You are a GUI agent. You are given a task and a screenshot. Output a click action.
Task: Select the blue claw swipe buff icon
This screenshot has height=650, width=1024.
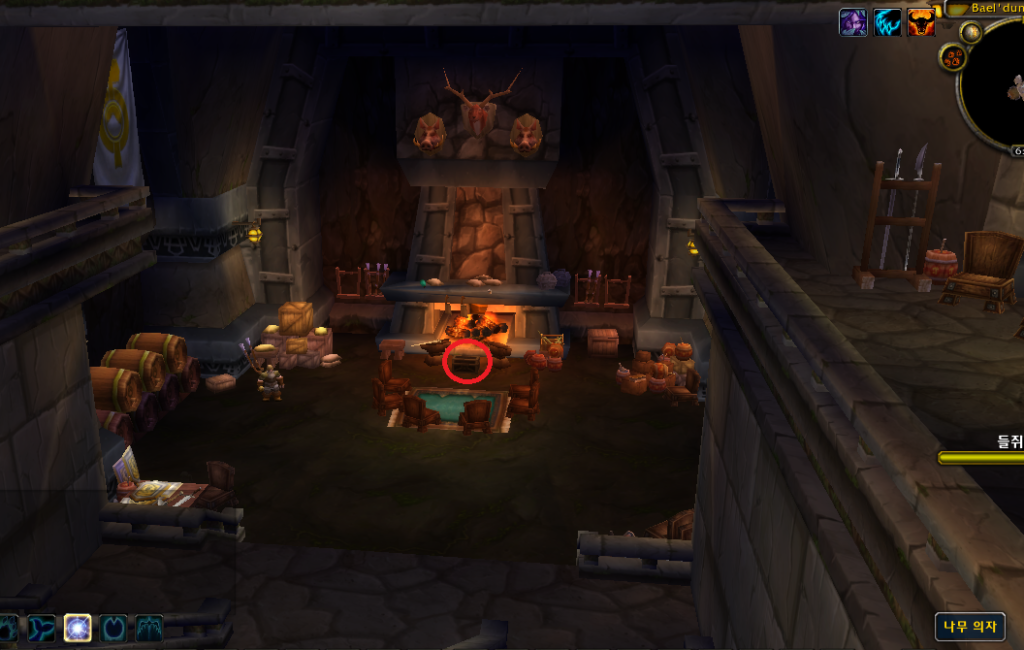click(887, 23)
